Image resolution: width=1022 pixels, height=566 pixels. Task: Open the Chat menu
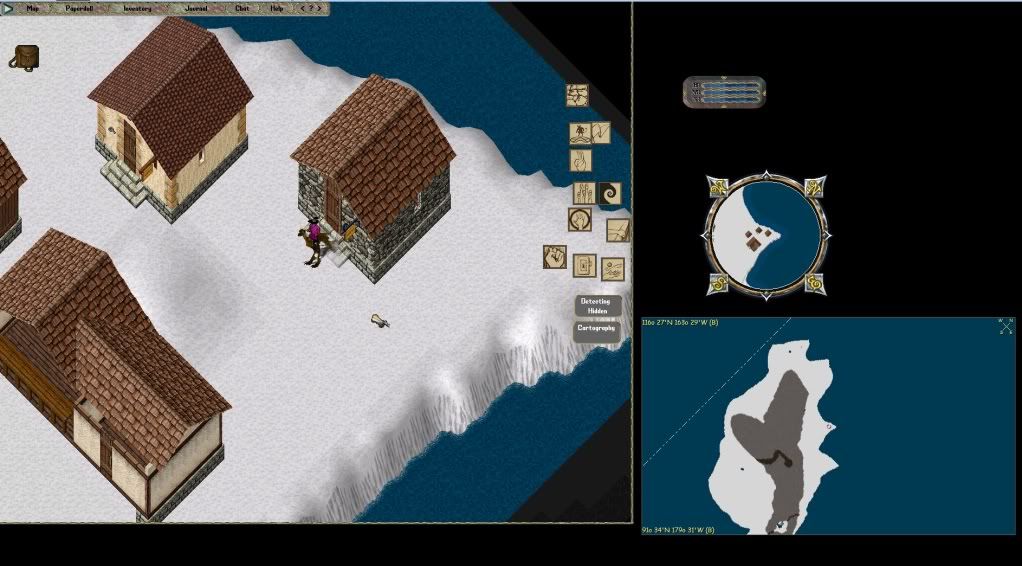[x=242, y=8]
